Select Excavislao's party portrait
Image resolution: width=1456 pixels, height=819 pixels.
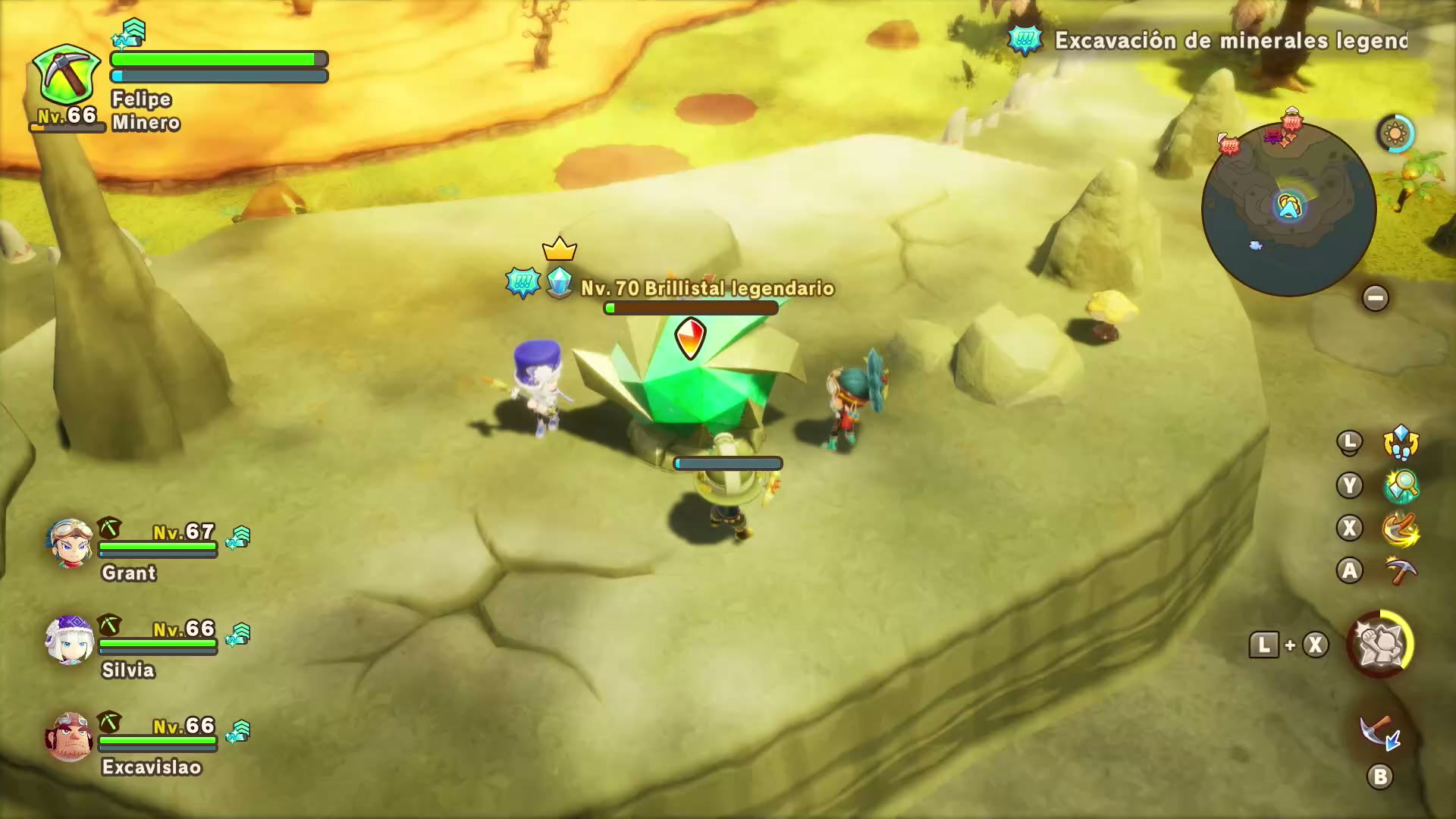[x=70, y=736]
